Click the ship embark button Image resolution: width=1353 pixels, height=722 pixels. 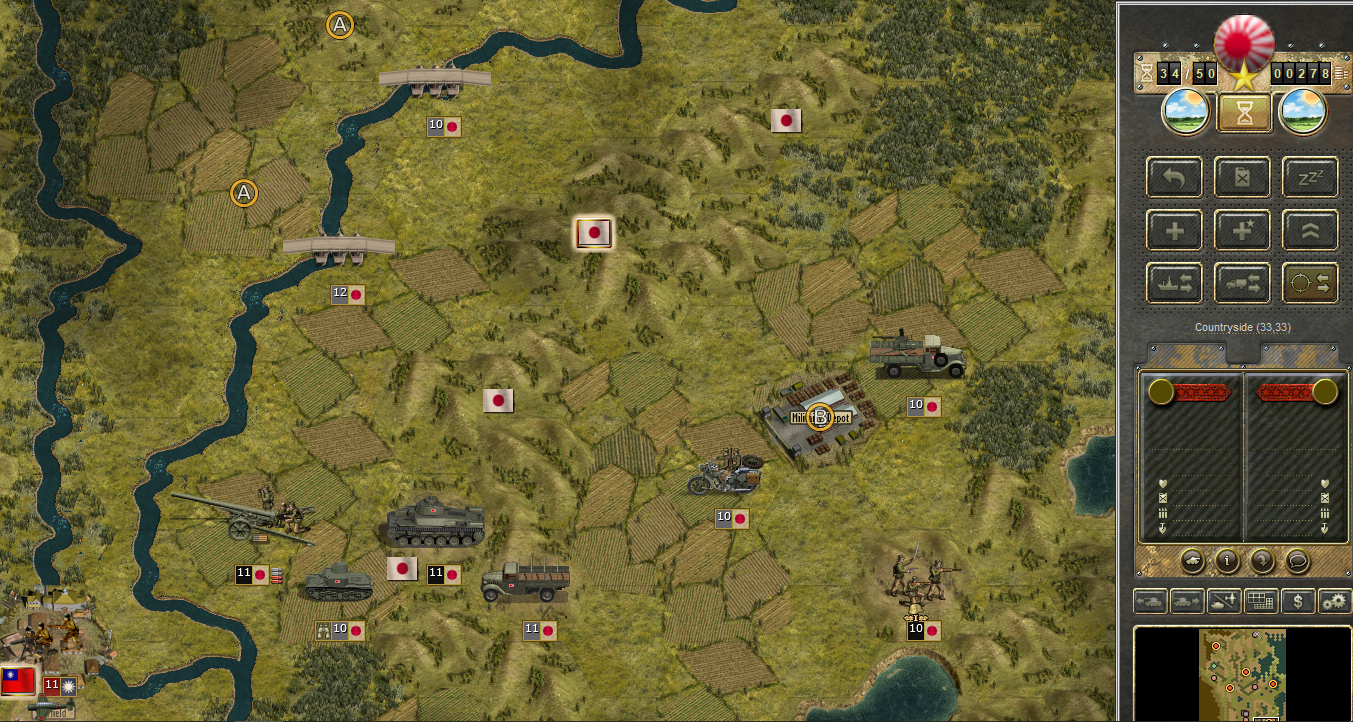[x=1175, y=284]
